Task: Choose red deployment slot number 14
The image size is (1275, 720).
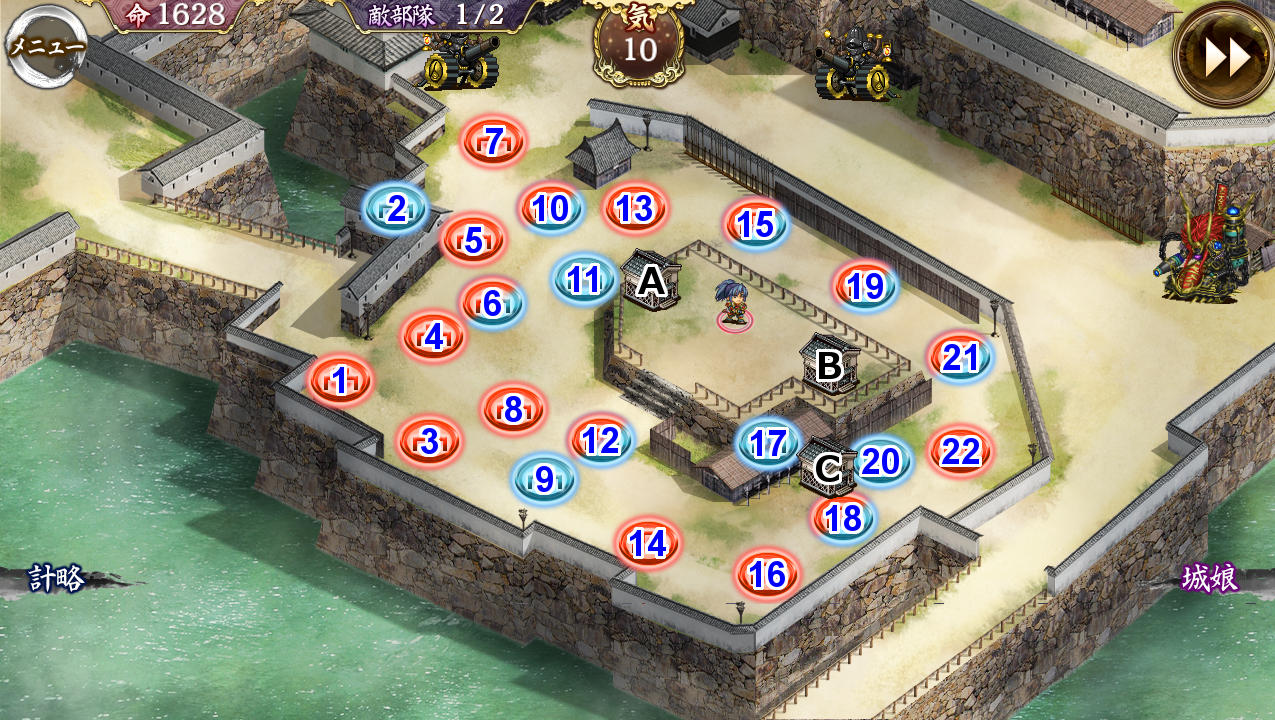Action: click(x=648, y=544)
